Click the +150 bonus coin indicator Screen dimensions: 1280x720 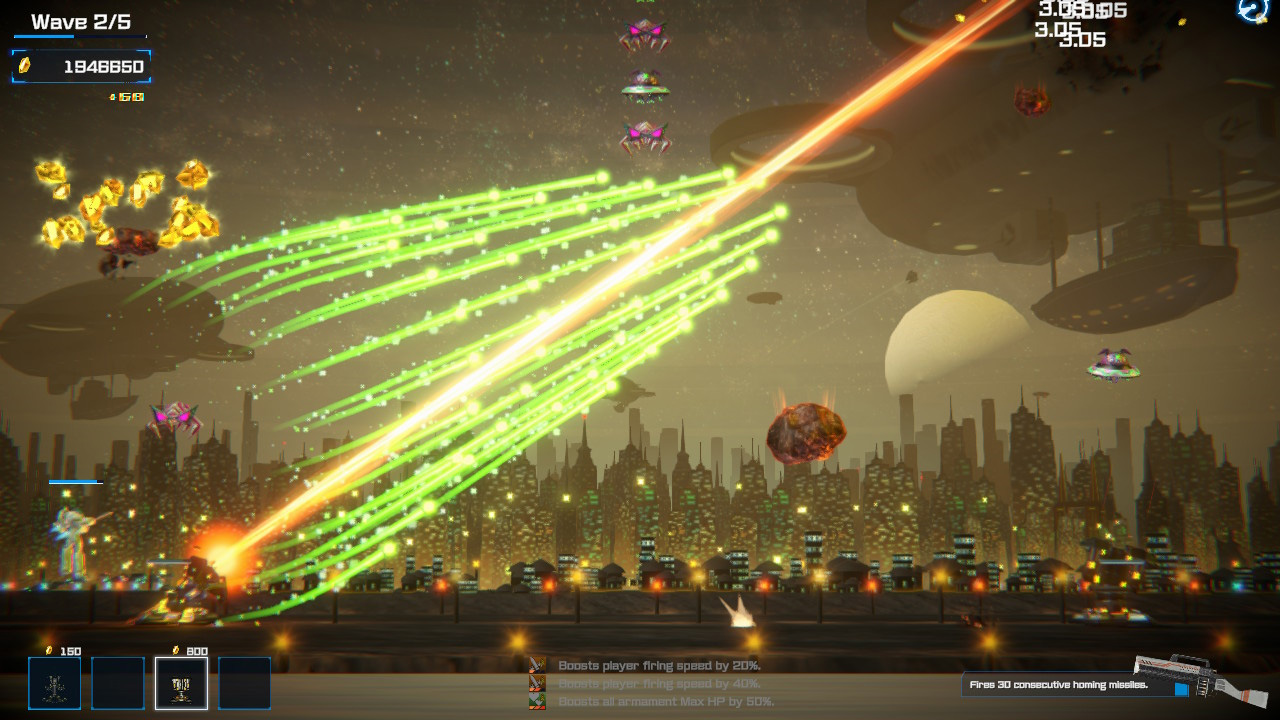tap(128, 96)
